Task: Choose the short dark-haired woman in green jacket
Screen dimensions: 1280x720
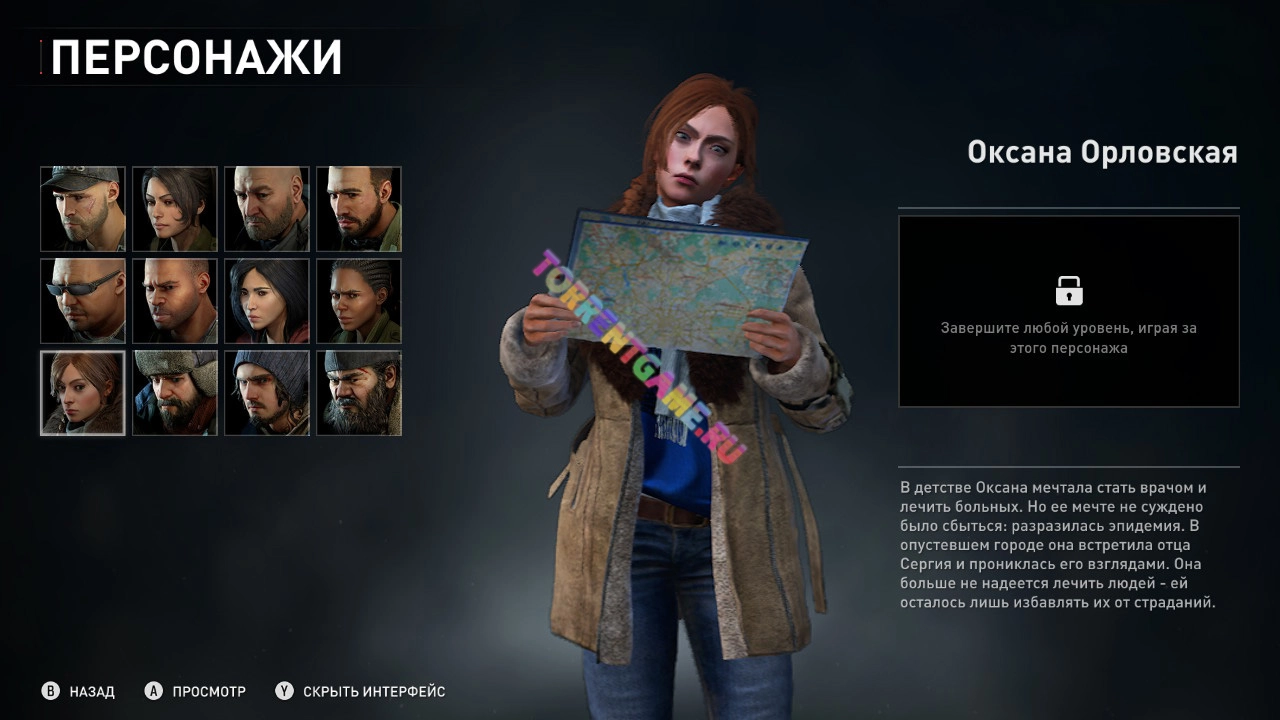Action: click(x=175, y=209)
